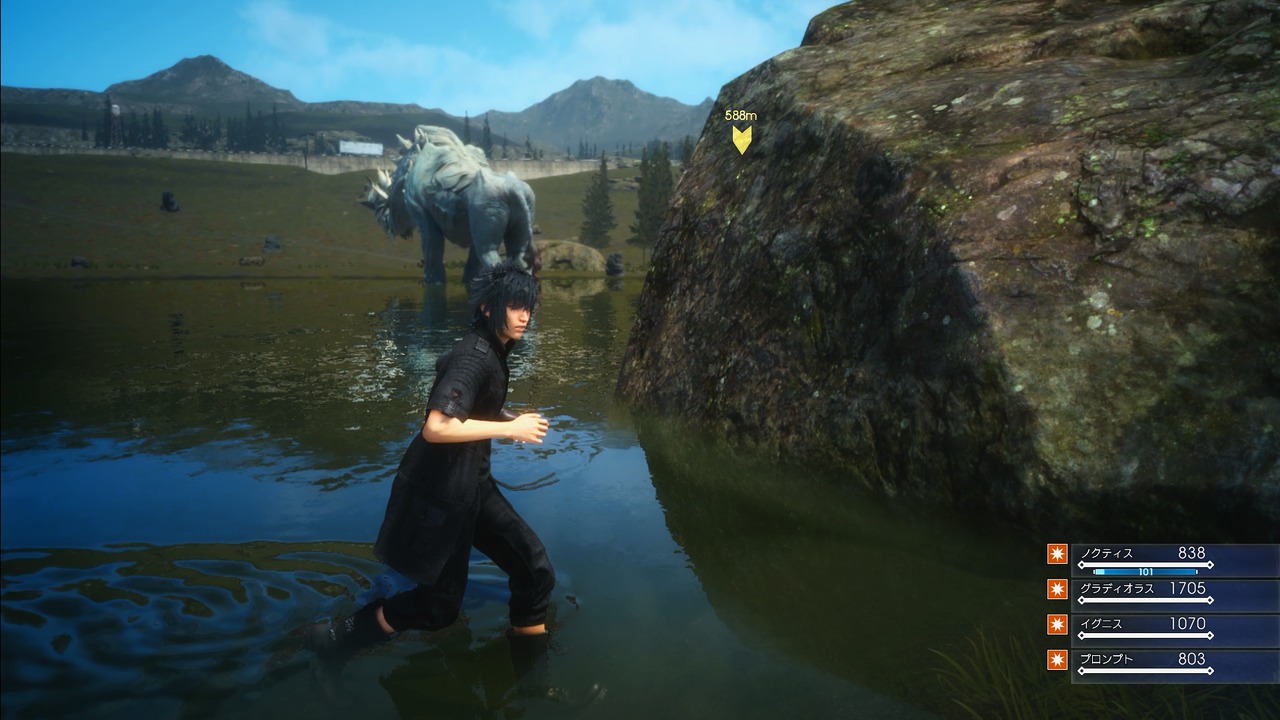
Task: Click the blue MP gauge showing 101
Action: point(1145,572)
